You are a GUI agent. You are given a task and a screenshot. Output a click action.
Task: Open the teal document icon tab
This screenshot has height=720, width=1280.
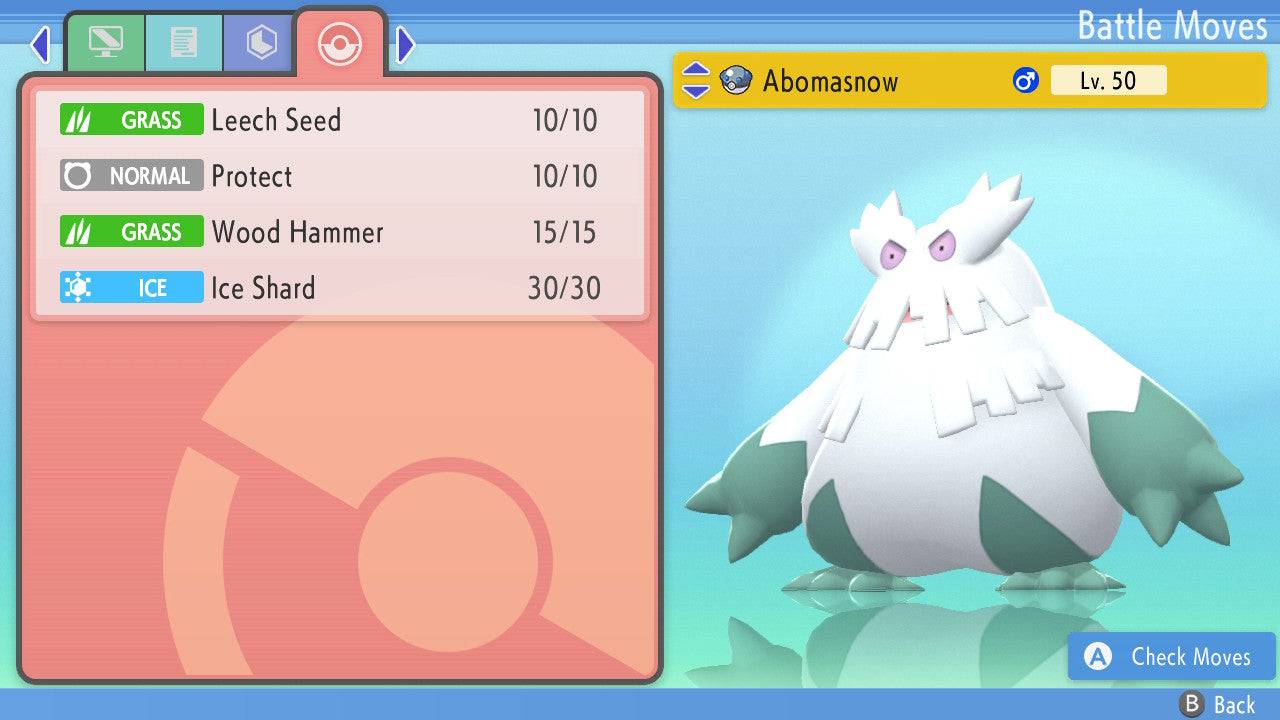pos(183,43)
